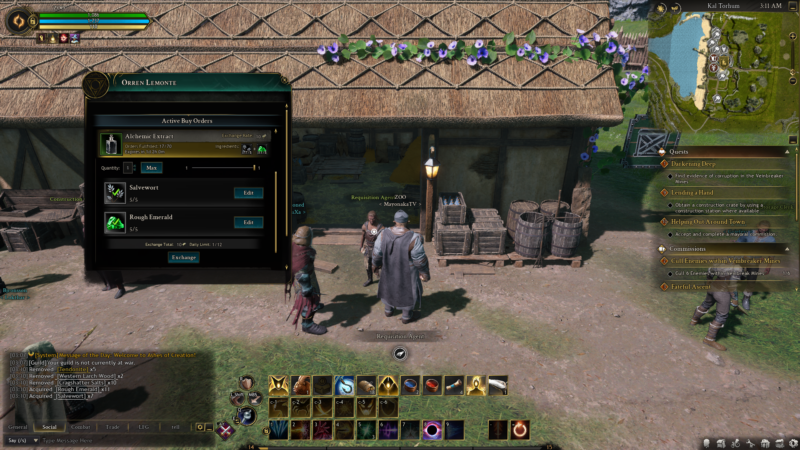Click the Exchange button
800x450 pixels.
[x=183, y=257]
